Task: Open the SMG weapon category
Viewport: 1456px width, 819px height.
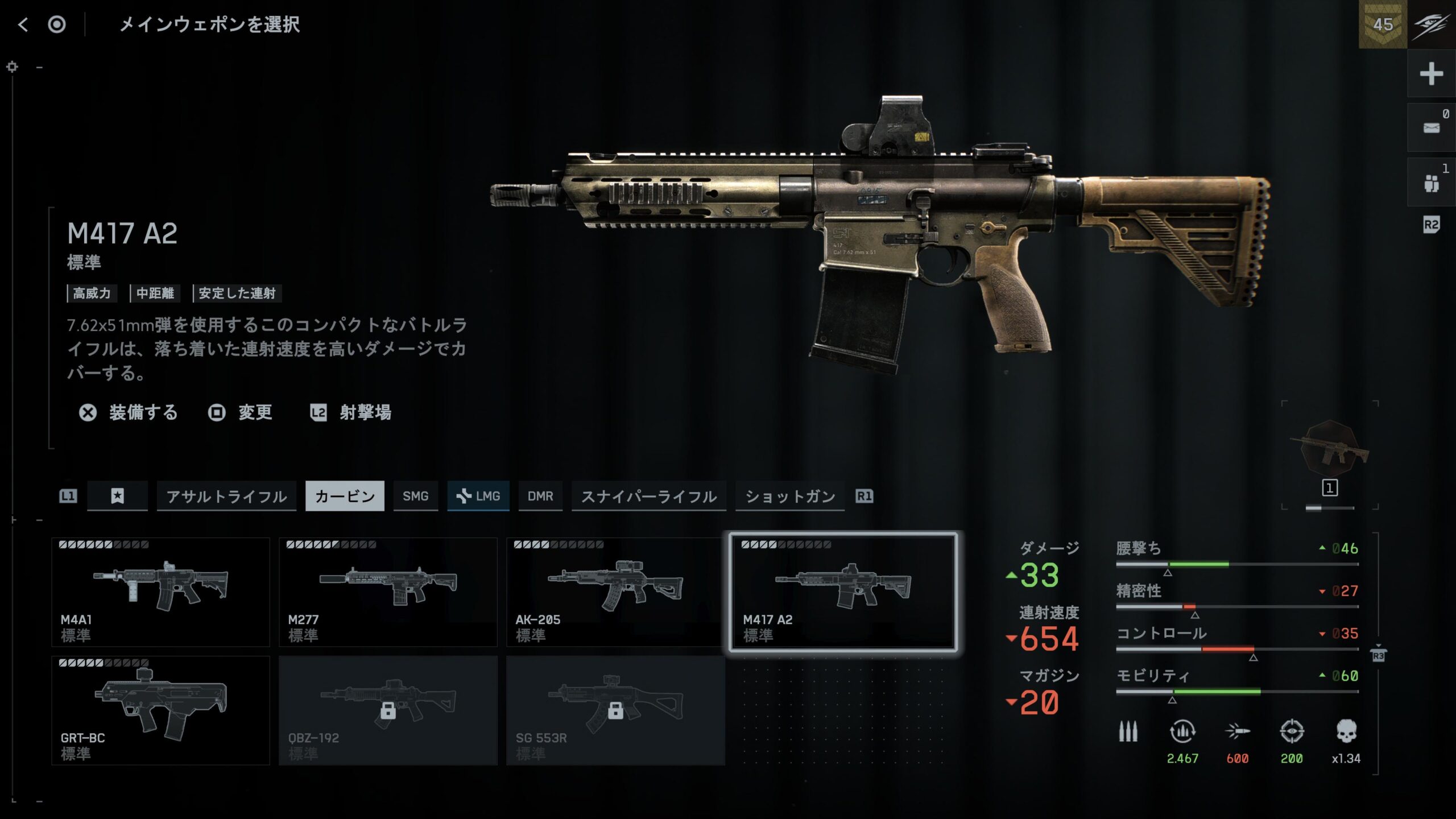Action: 415,497
